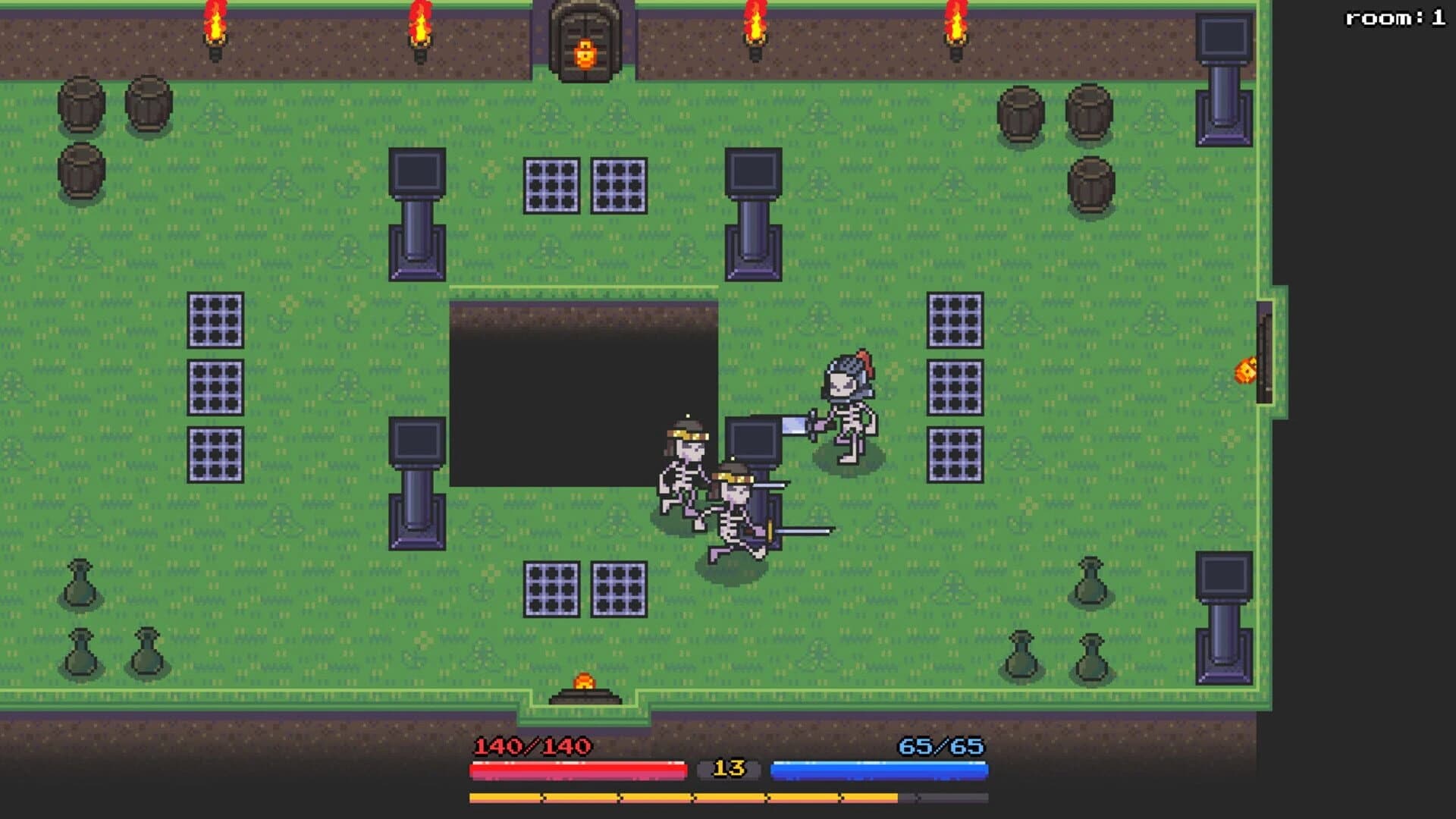
Task: Select the padlock icon on the north door
Action: point(584,53)
